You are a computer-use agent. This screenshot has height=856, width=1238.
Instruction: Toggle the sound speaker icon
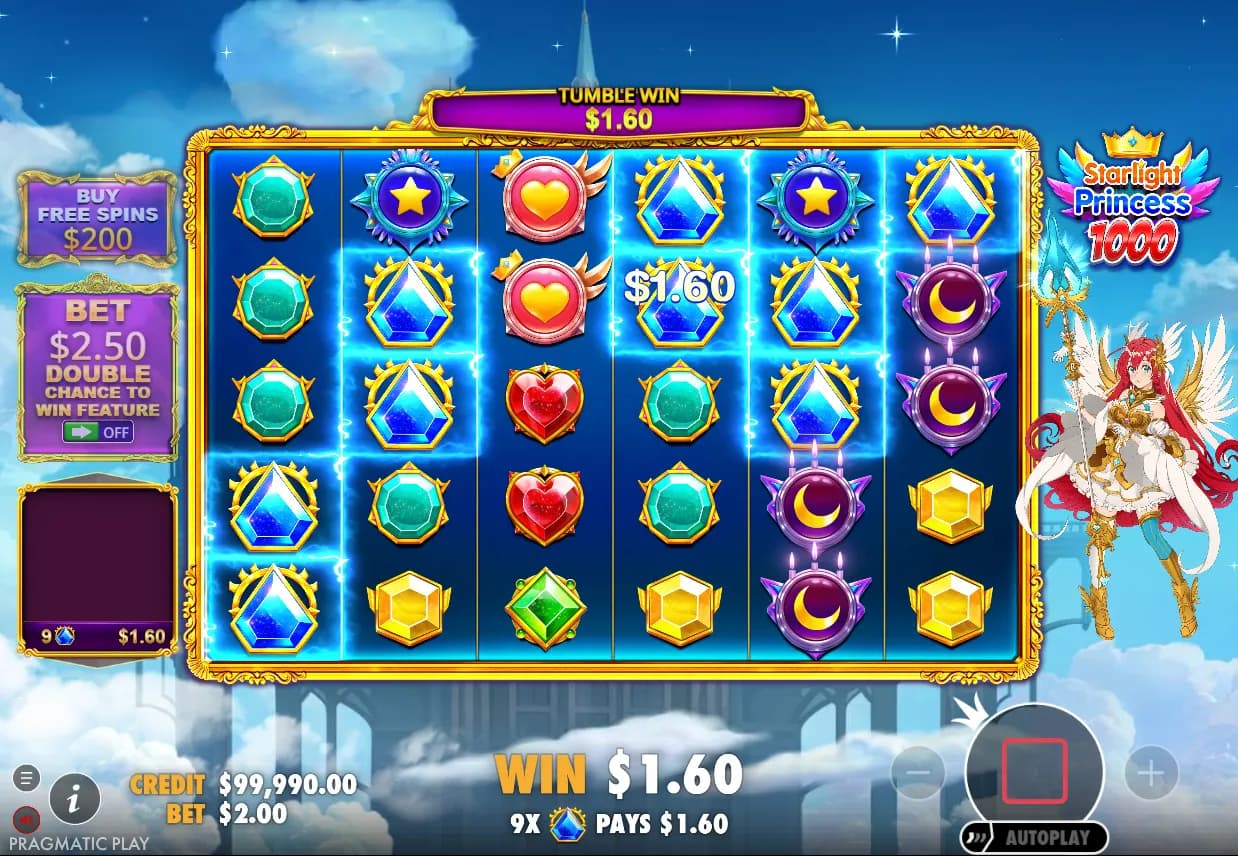pos(27,820)
